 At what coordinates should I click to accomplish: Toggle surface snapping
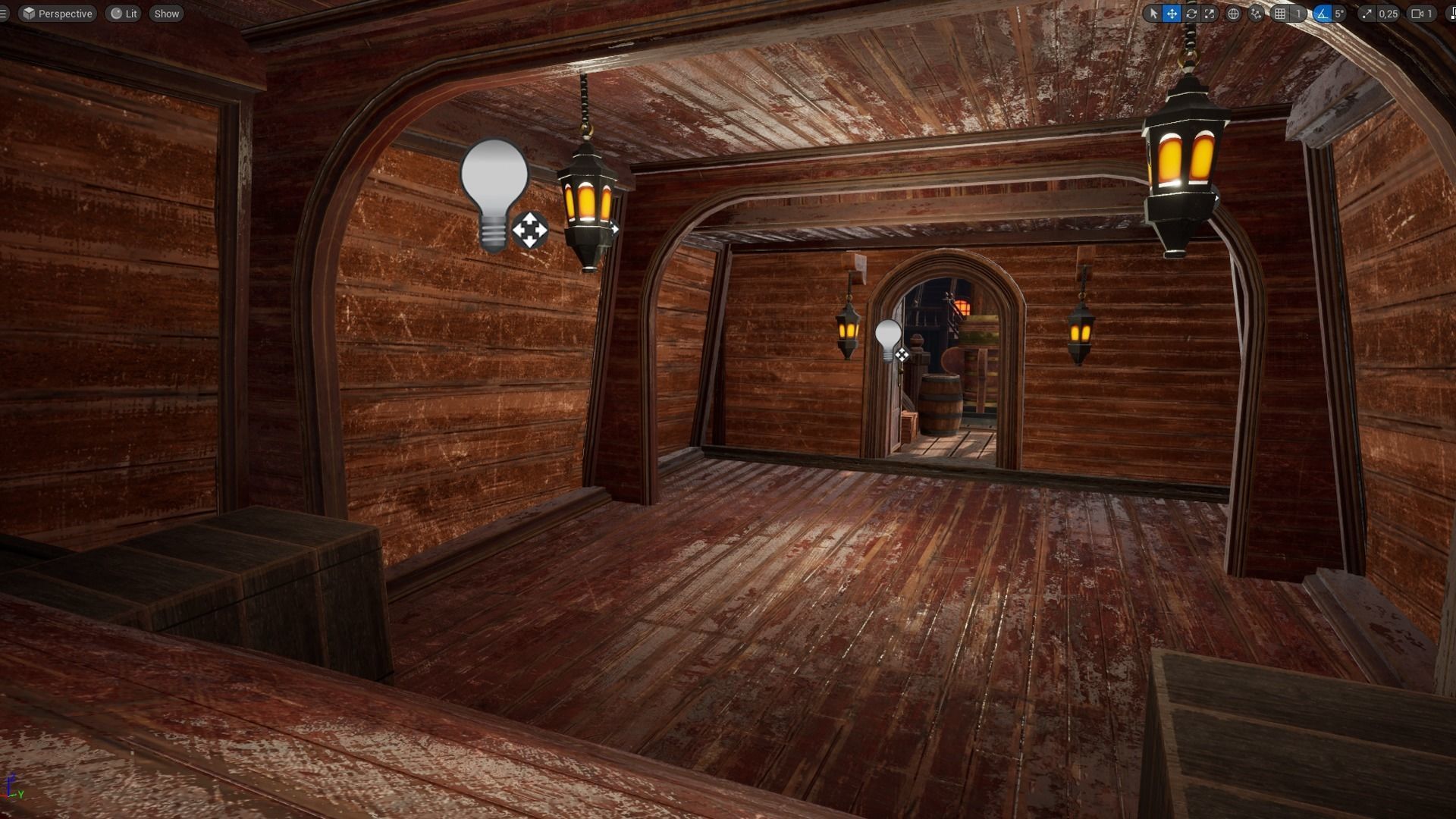coord(1257,14)
